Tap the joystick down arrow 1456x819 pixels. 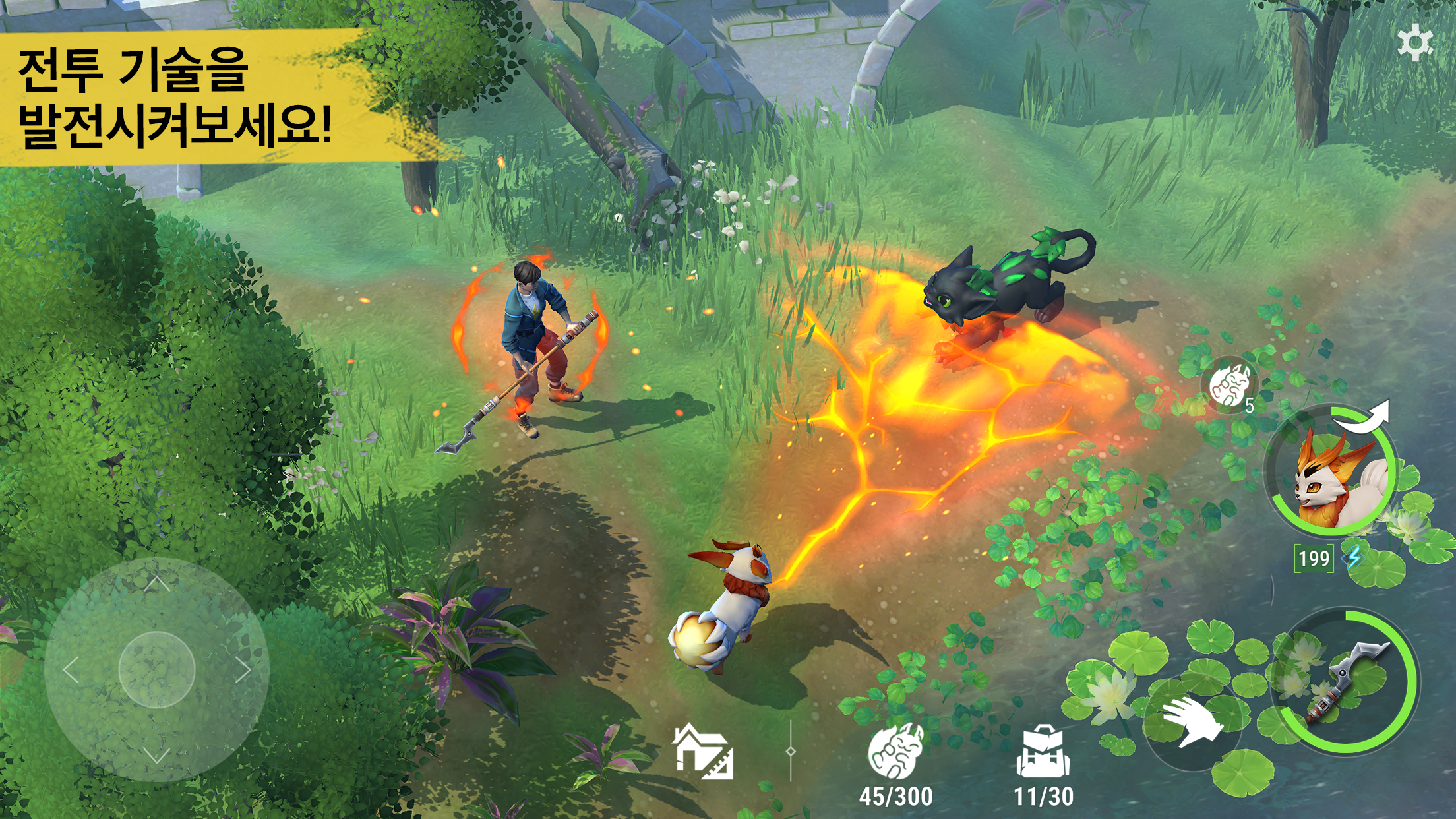coord(156,756)
